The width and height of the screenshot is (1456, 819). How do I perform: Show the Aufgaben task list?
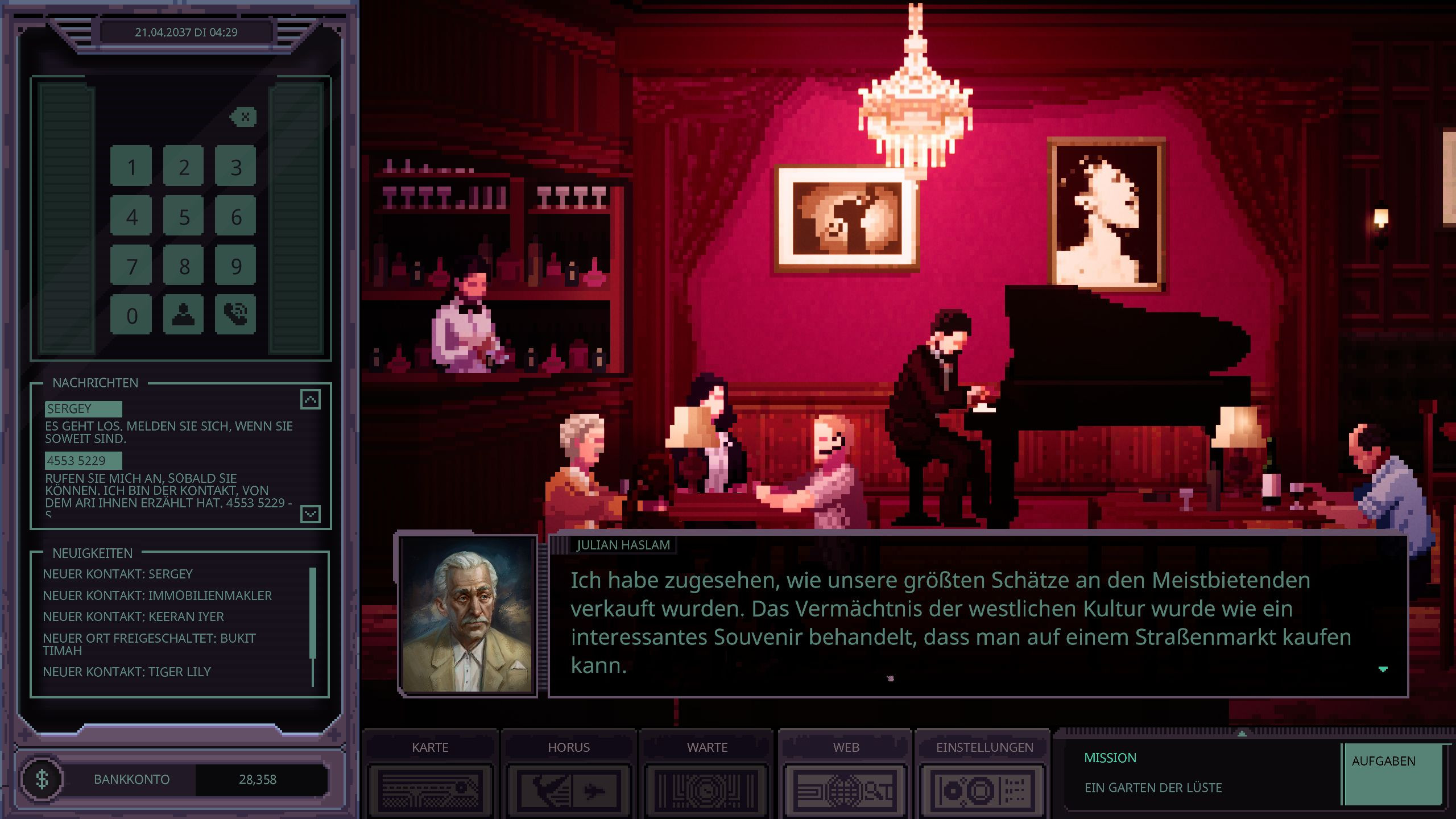1392,774
